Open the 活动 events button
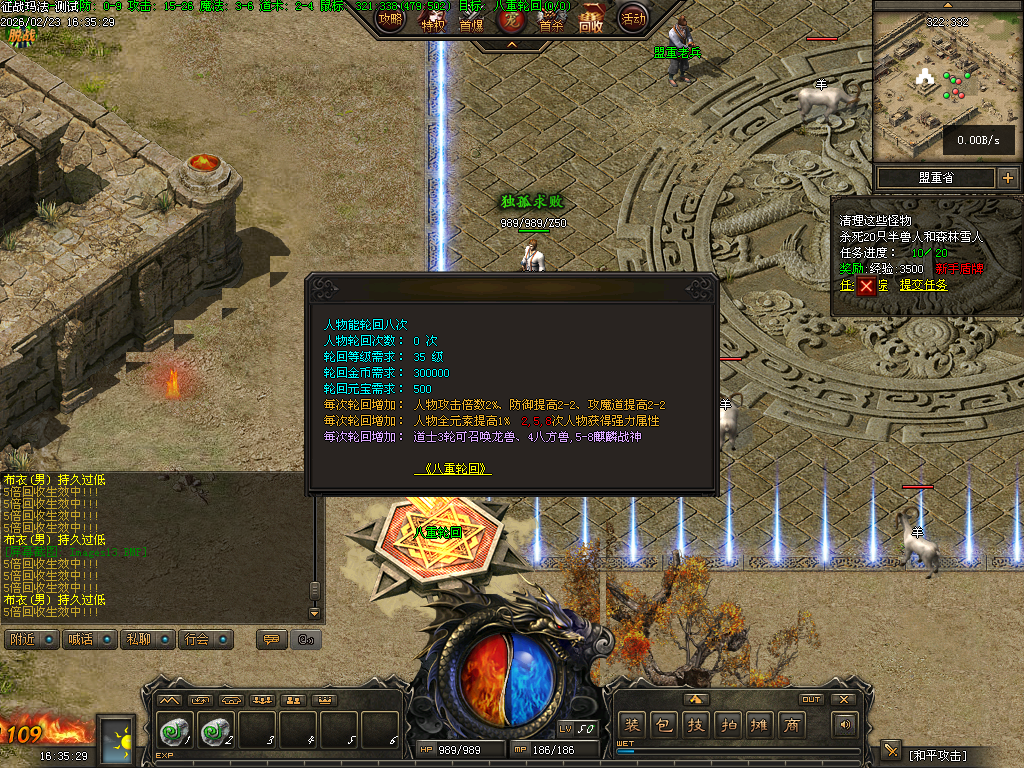 [632, 17]
